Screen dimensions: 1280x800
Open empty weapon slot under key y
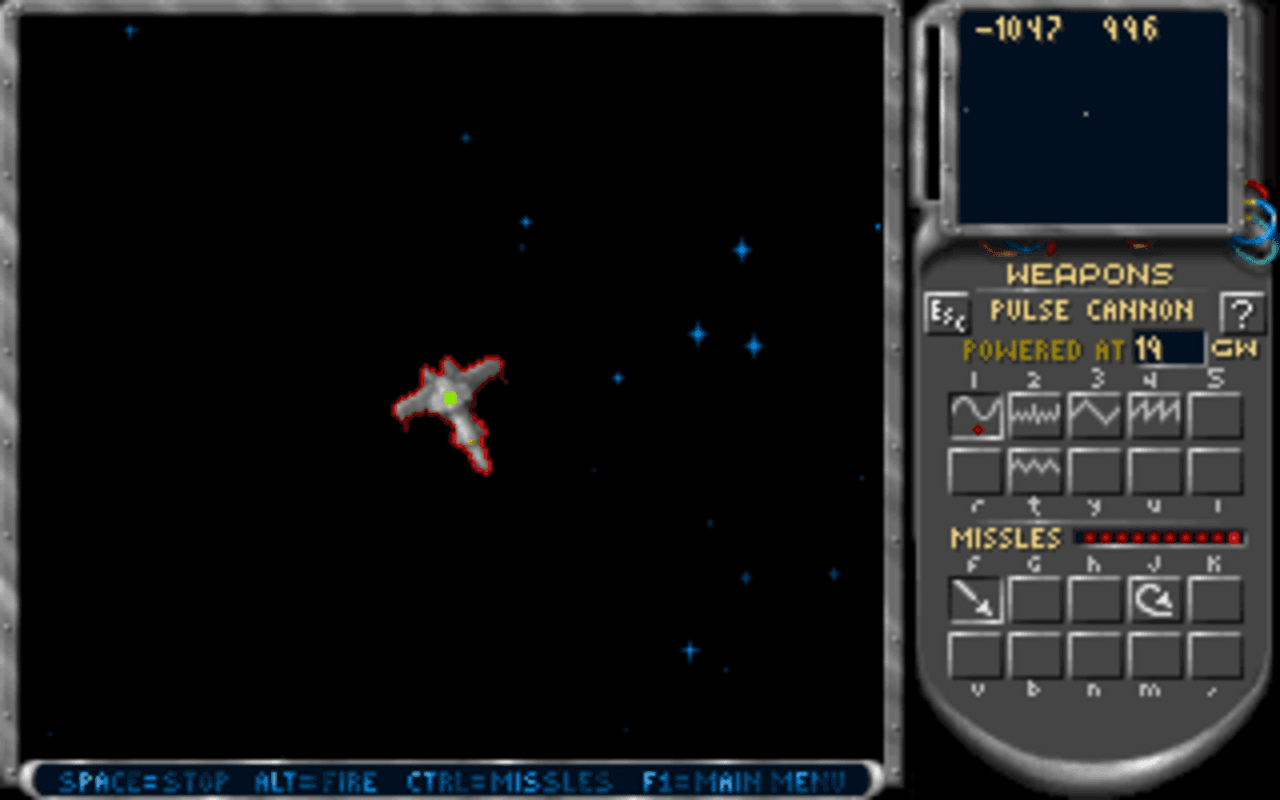point(1094,468)
